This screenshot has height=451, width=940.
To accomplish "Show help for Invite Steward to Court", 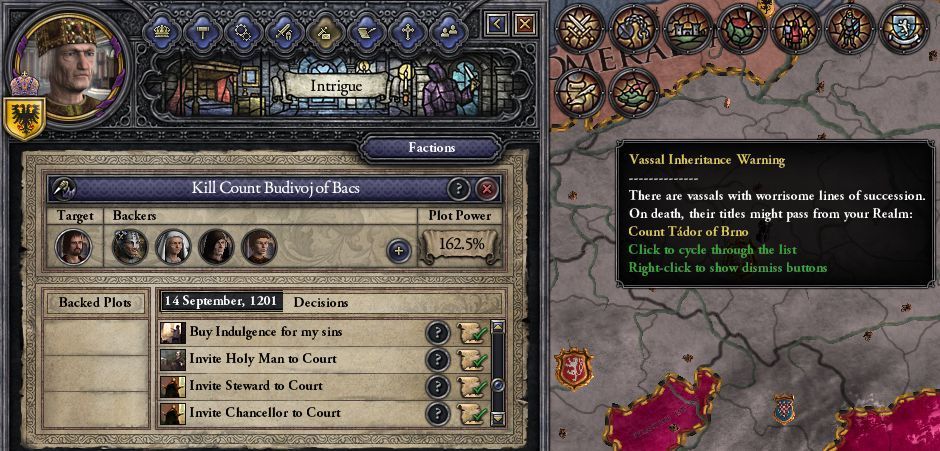I will coord(437,387).
